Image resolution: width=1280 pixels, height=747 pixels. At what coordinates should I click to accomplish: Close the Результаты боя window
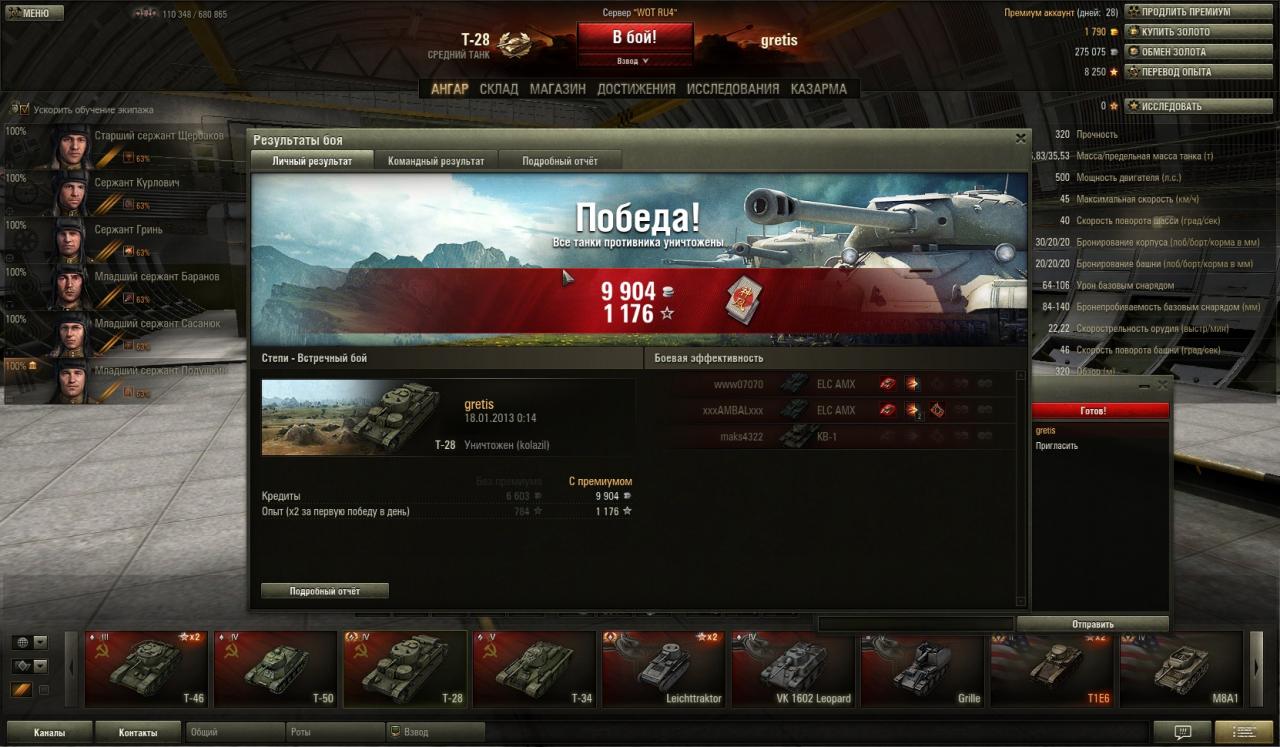[1020, 139]
